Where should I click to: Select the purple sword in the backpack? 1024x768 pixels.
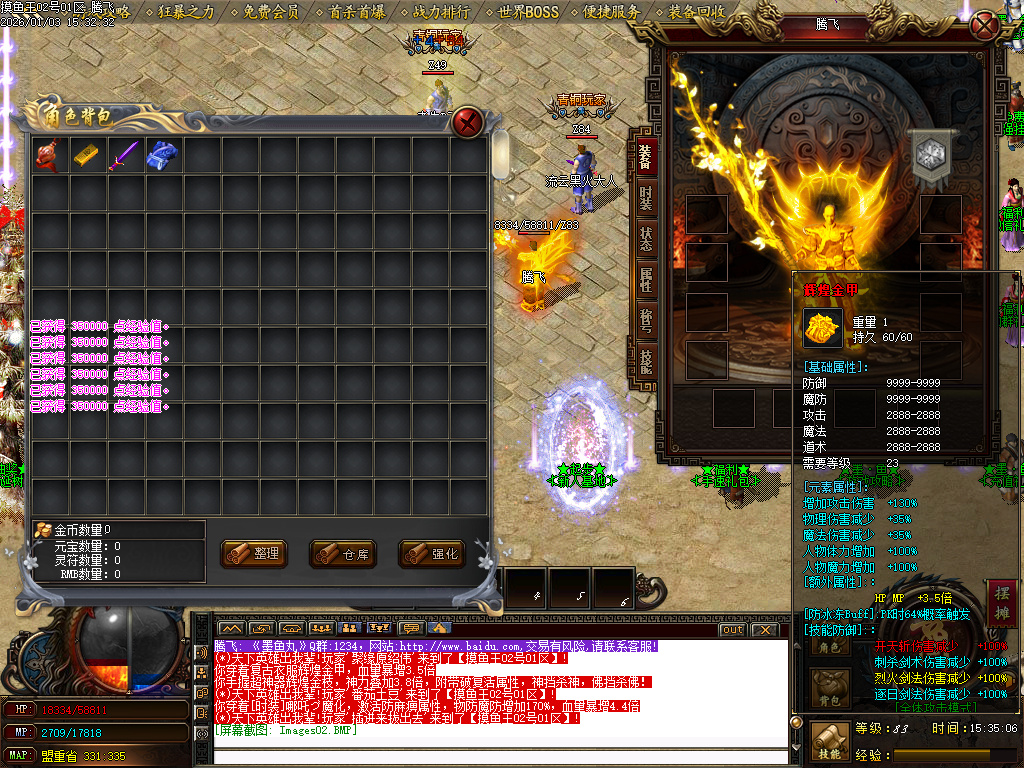click(124, 155)
